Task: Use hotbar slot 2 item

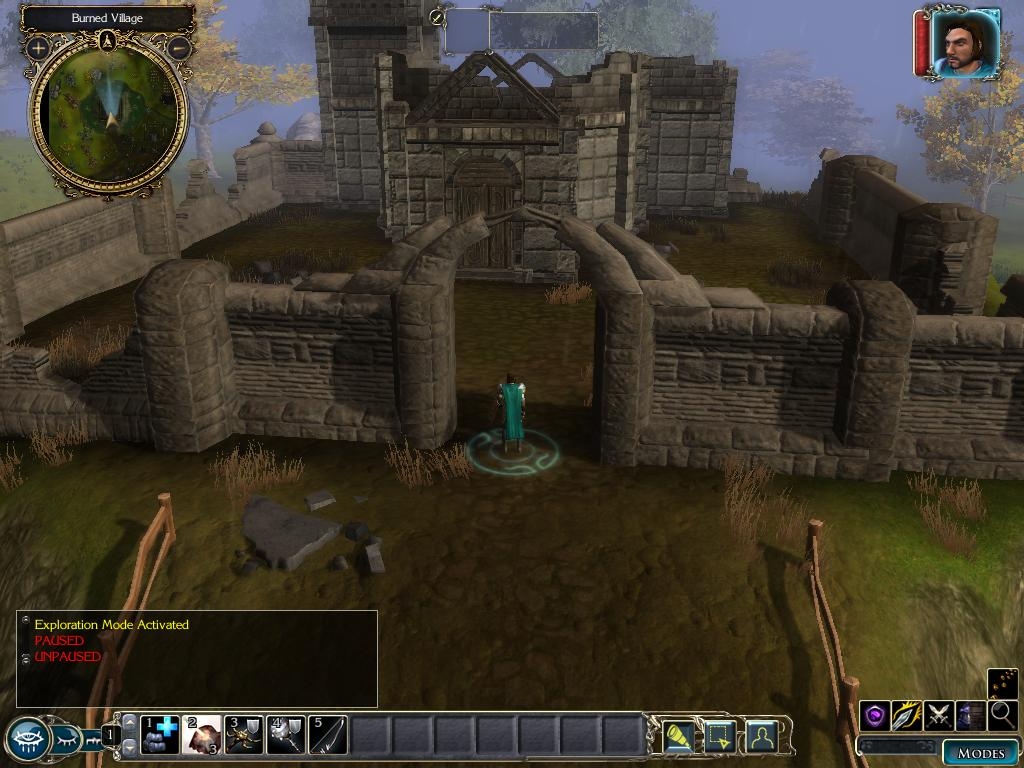Action: tap(202, 735)
